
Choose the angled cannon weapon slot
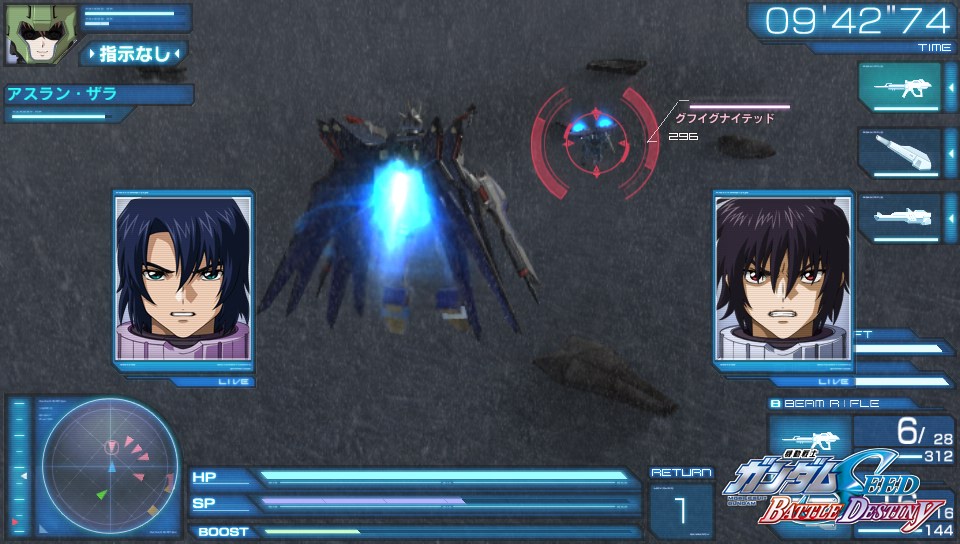tap(899, 152)
